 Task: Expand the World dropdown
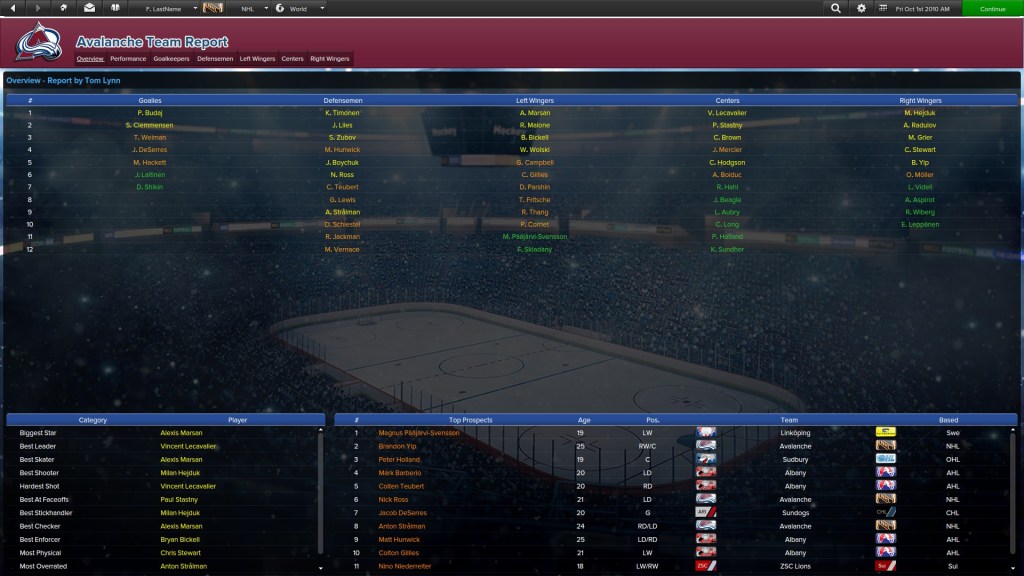click(x=301, y=8)
